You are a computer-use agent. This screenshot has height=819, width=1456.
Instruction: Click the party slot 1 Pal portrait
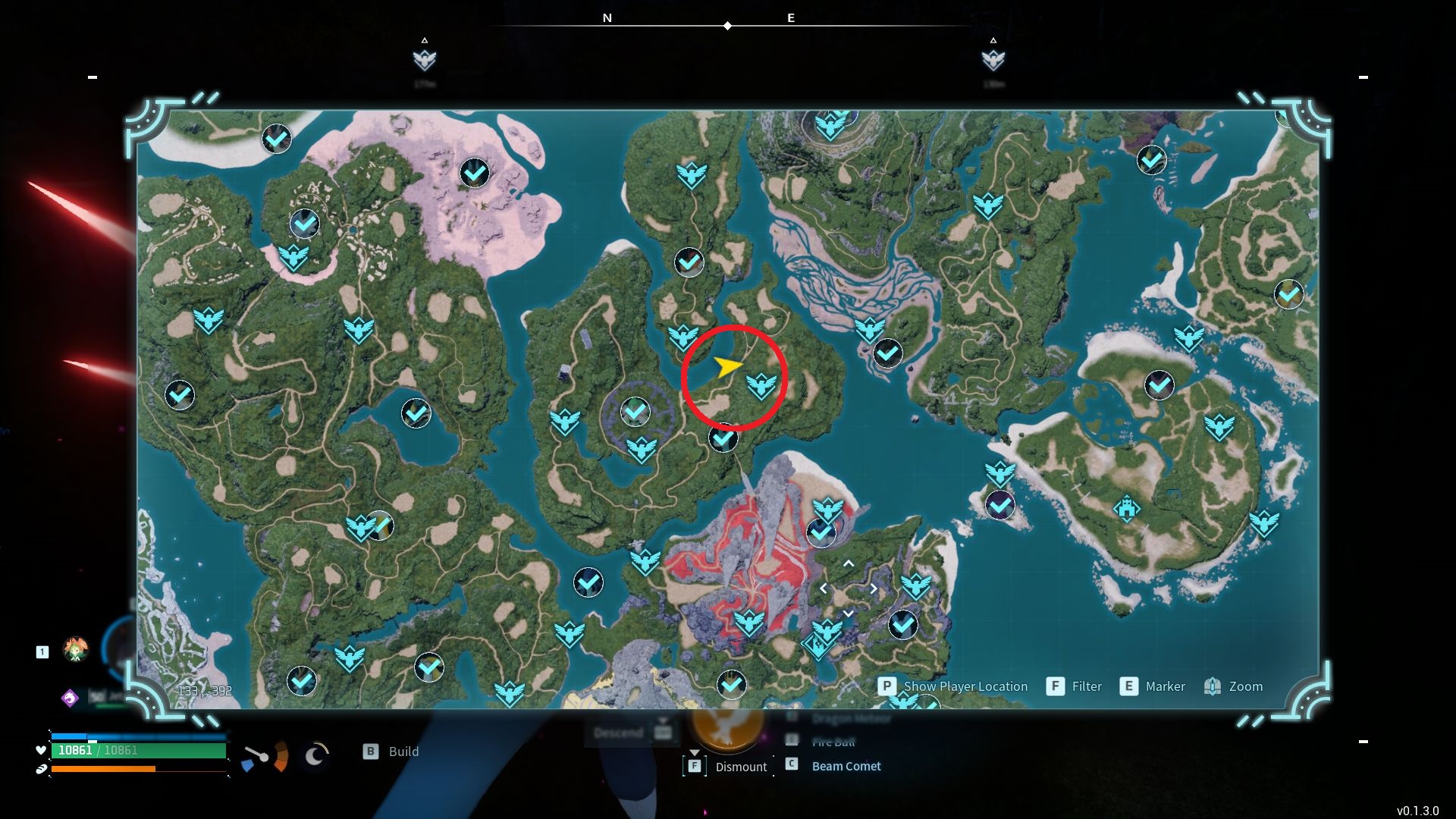pyautogui.click(x=76, y=651)
